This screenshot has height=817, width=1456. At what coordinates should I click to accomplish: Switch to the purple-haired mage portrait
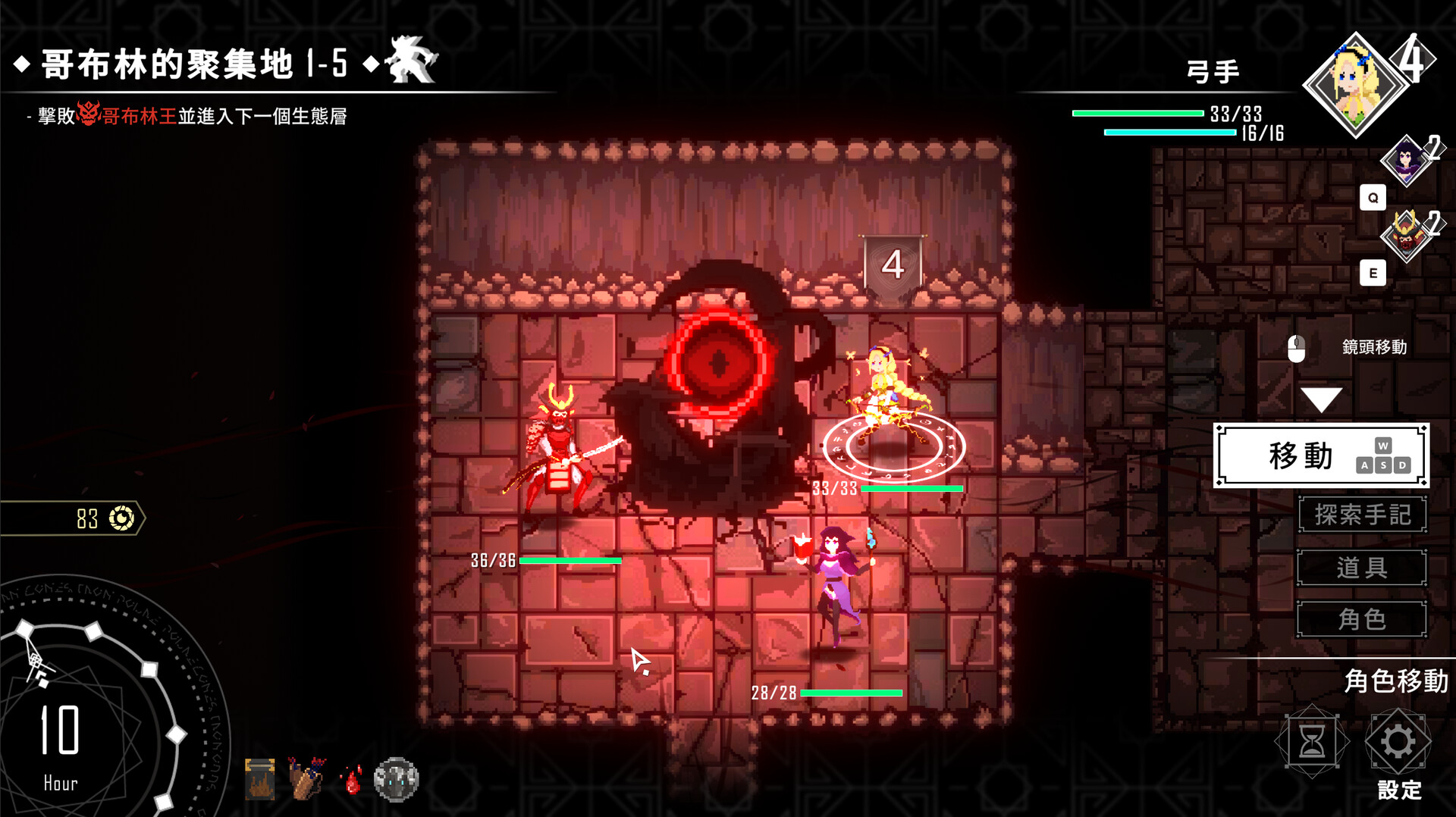1406,161
